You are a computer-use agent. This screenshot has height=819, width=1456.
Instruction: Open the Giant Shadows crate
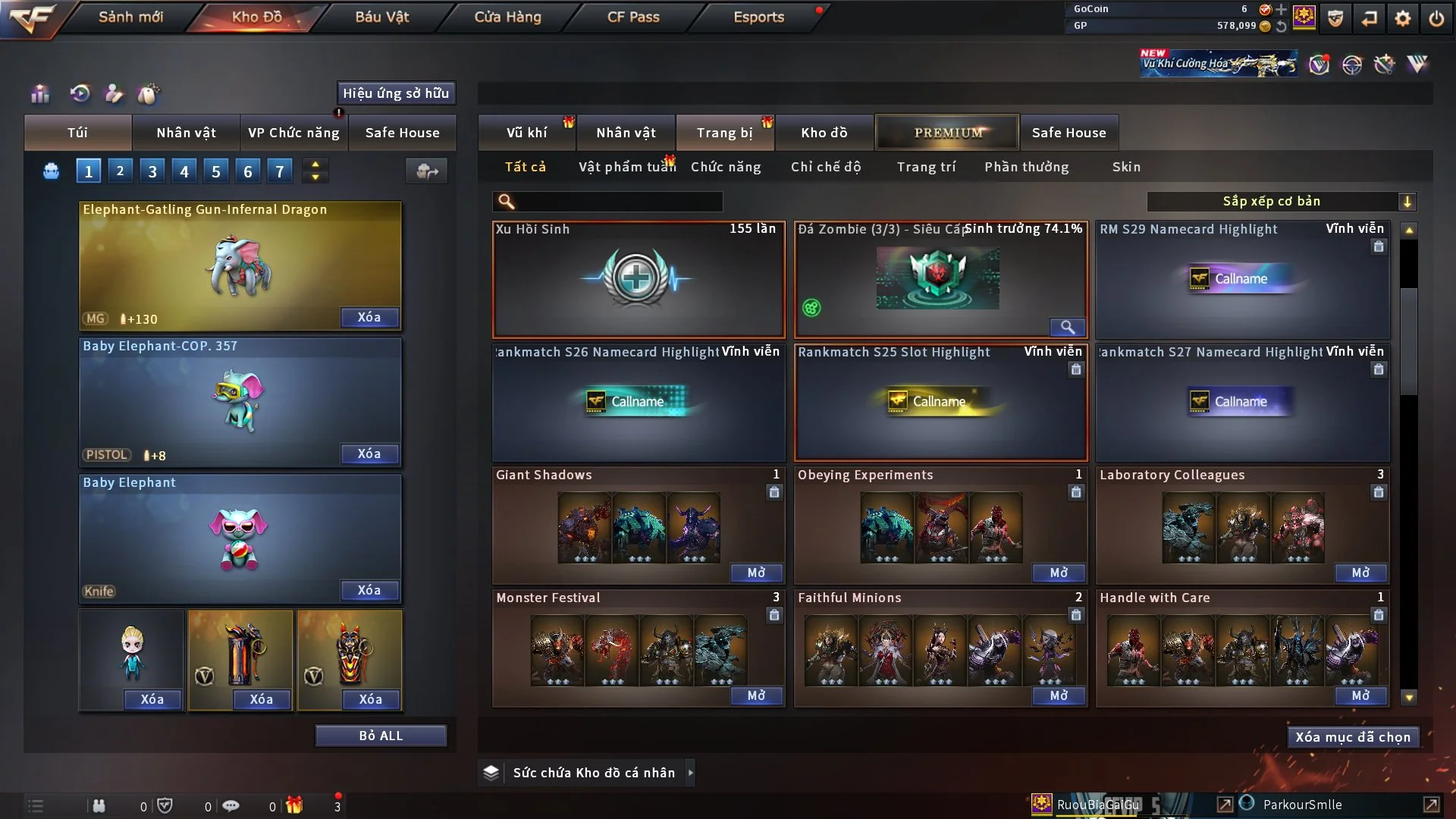coord(756,573)
